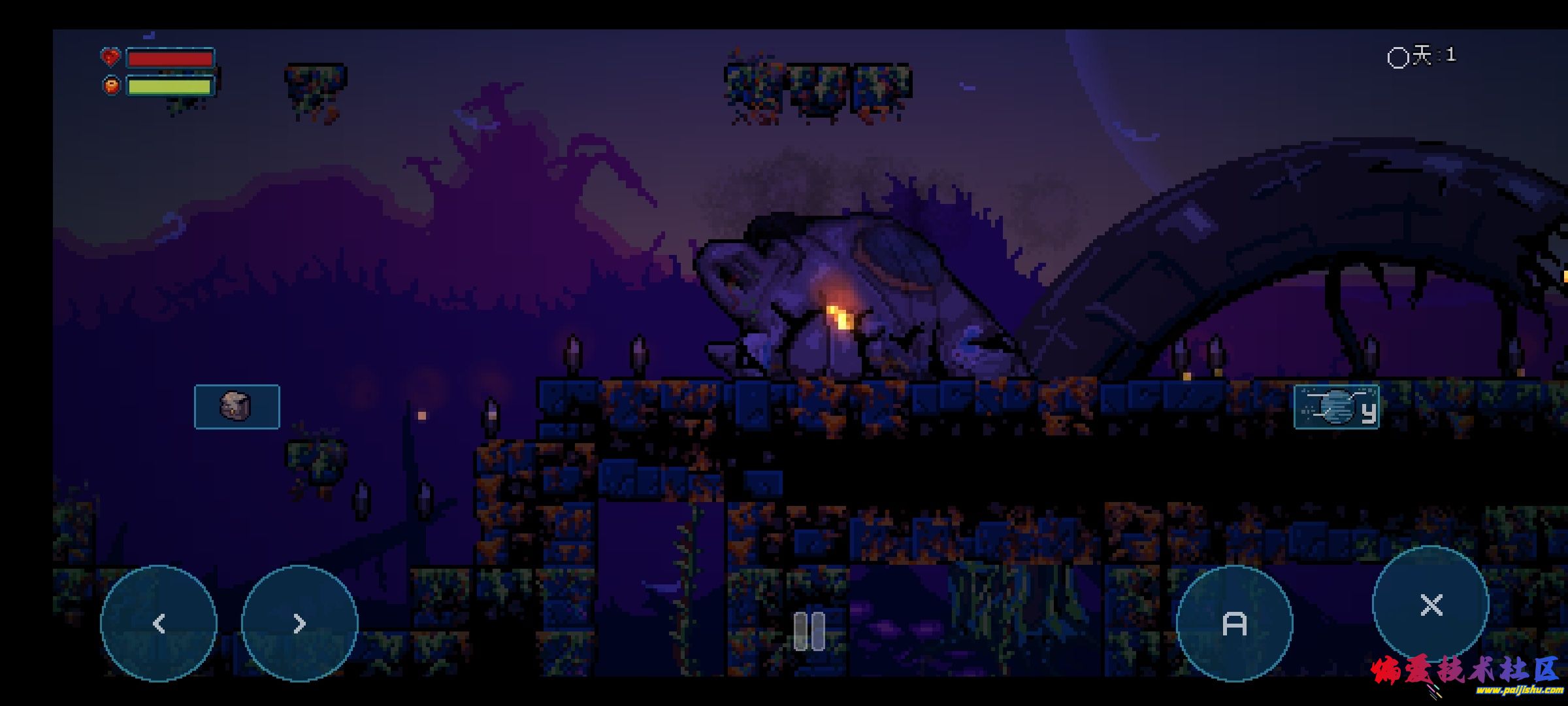Tap the round X action button
Image resolution: width=1568 pixels, height=706 pixels.
(x=1431, y=605)
